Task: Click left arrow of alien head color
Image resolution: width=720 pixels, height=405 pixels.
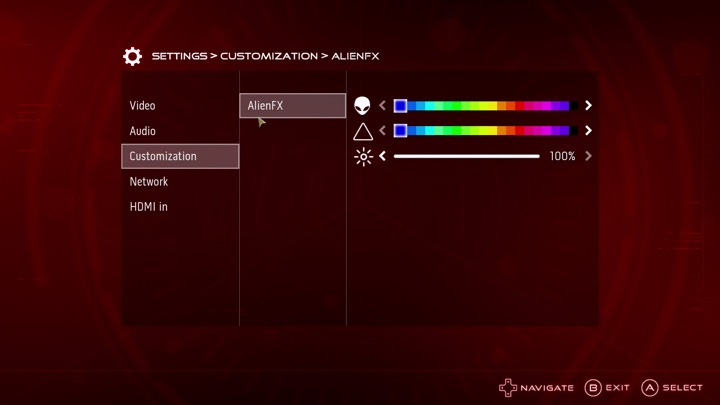Action: point(382,105)
